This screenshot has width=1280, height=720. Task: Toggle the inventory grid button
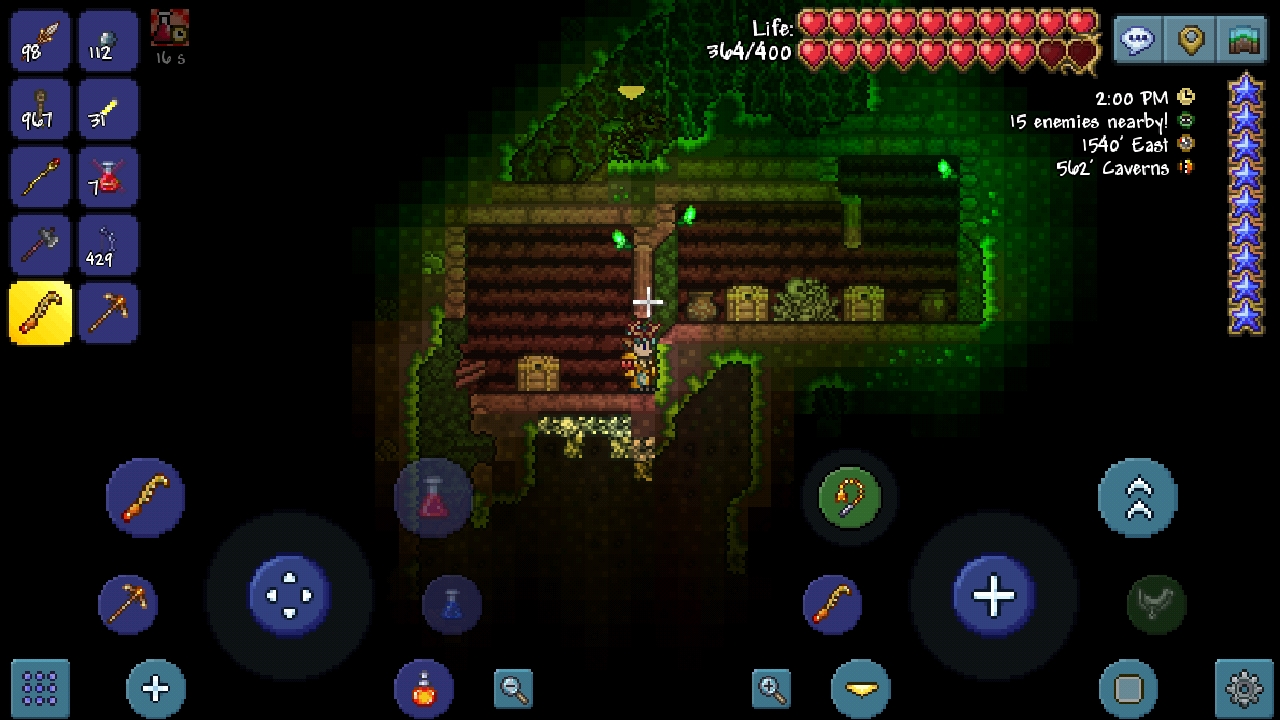click(39, 688)
